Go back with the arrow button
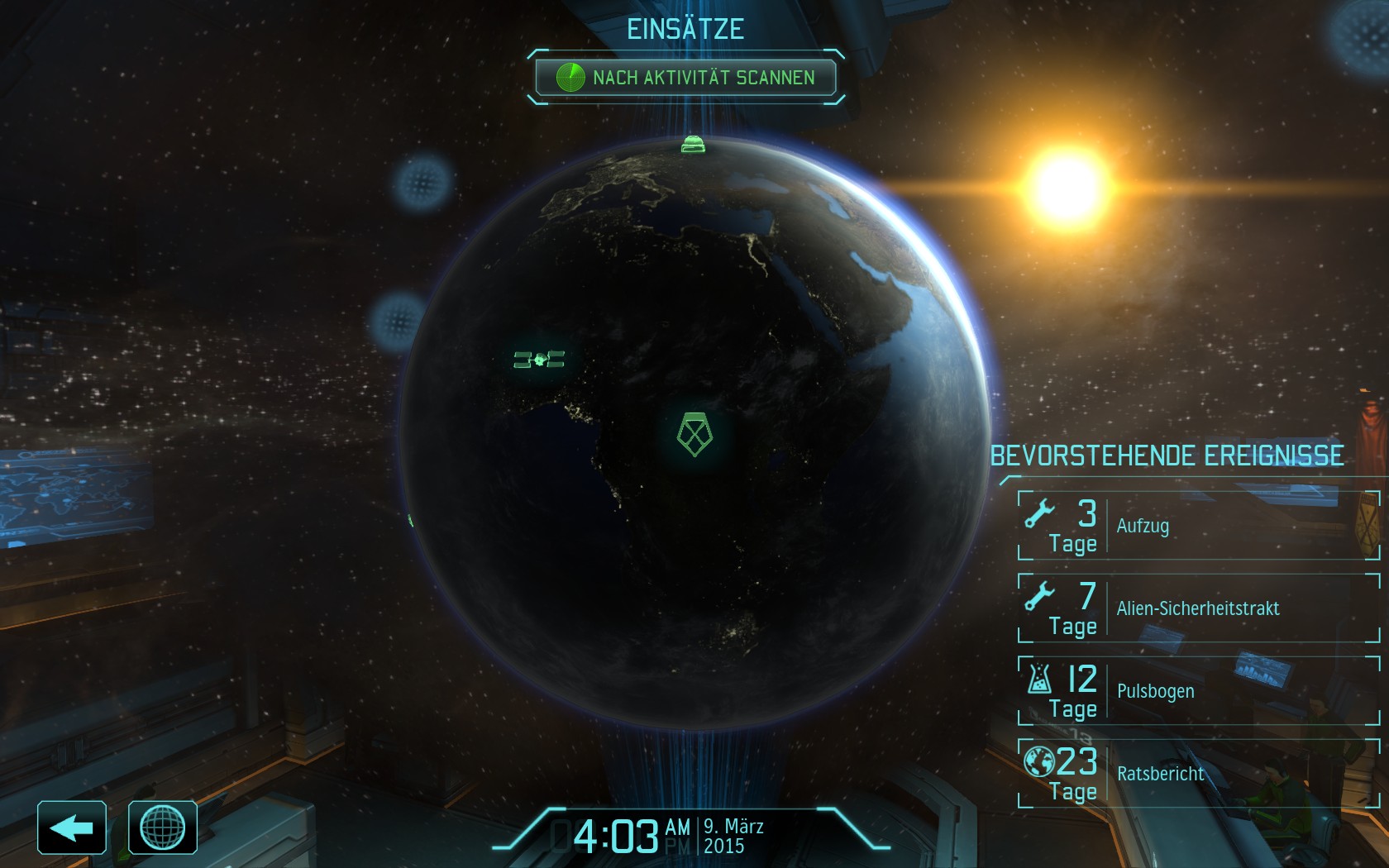The height and width of the screenshot is (868, 1389). coord(72,827)
